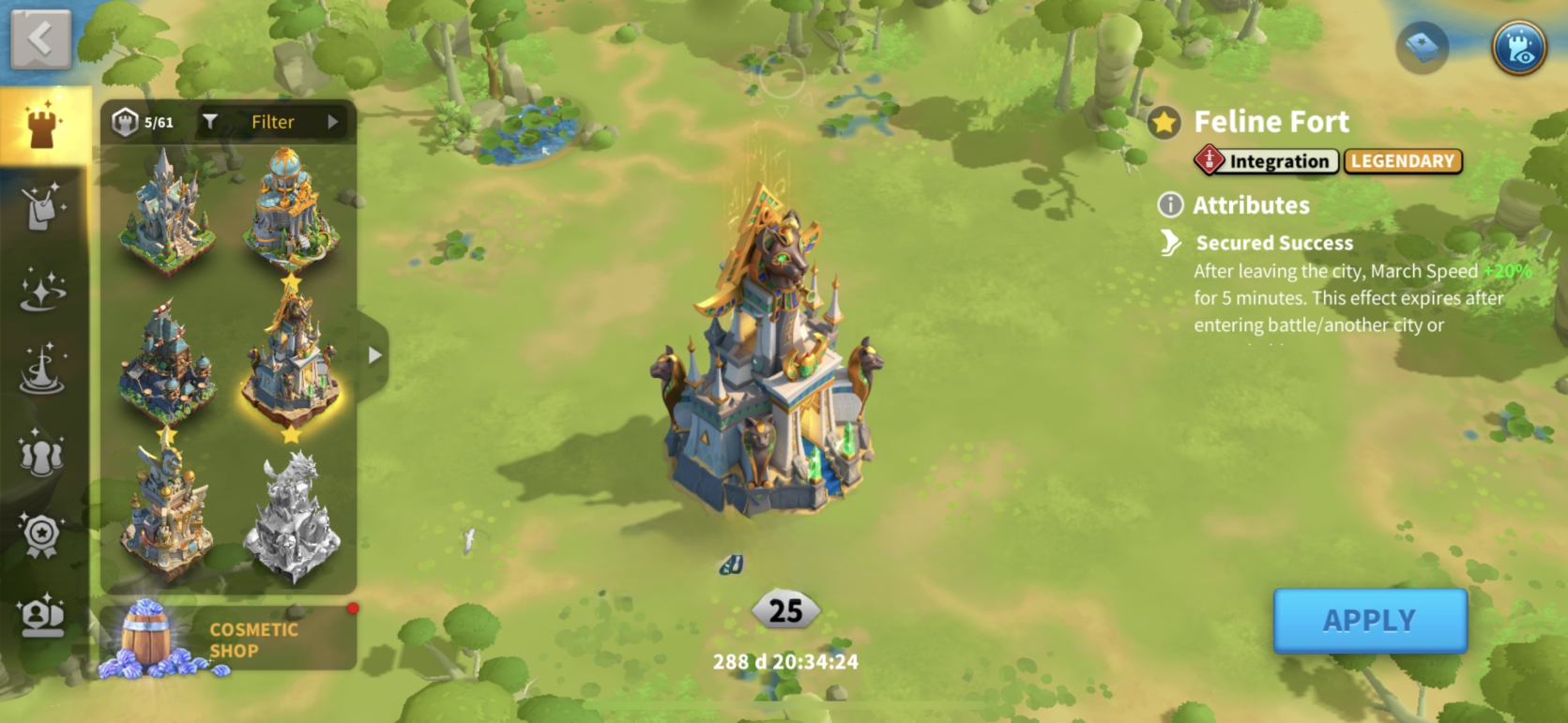This screenshot has width=1568, height=723.
Task: Expand the skin list with side arrow
Action: pos(374,355)
